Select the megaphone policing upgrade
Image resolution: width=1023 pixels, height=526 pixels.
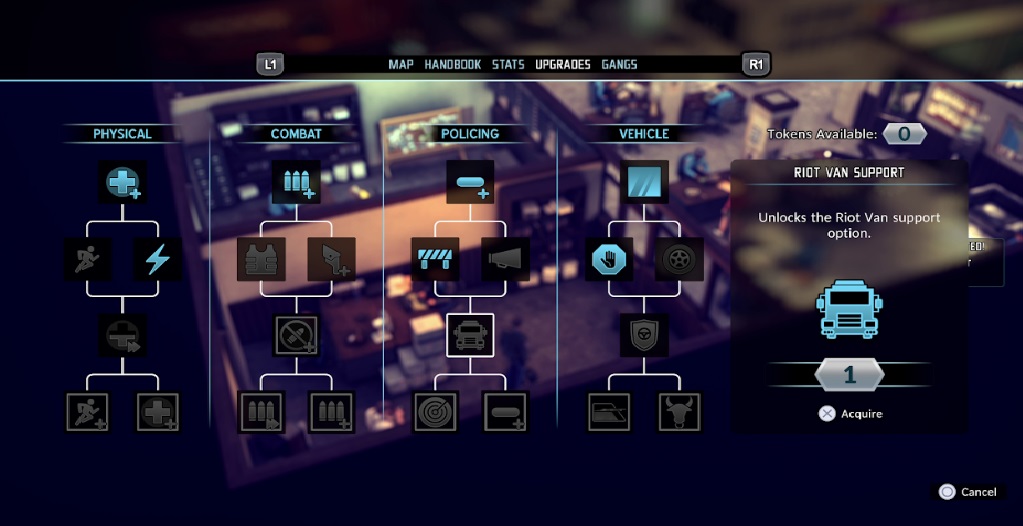505,259
